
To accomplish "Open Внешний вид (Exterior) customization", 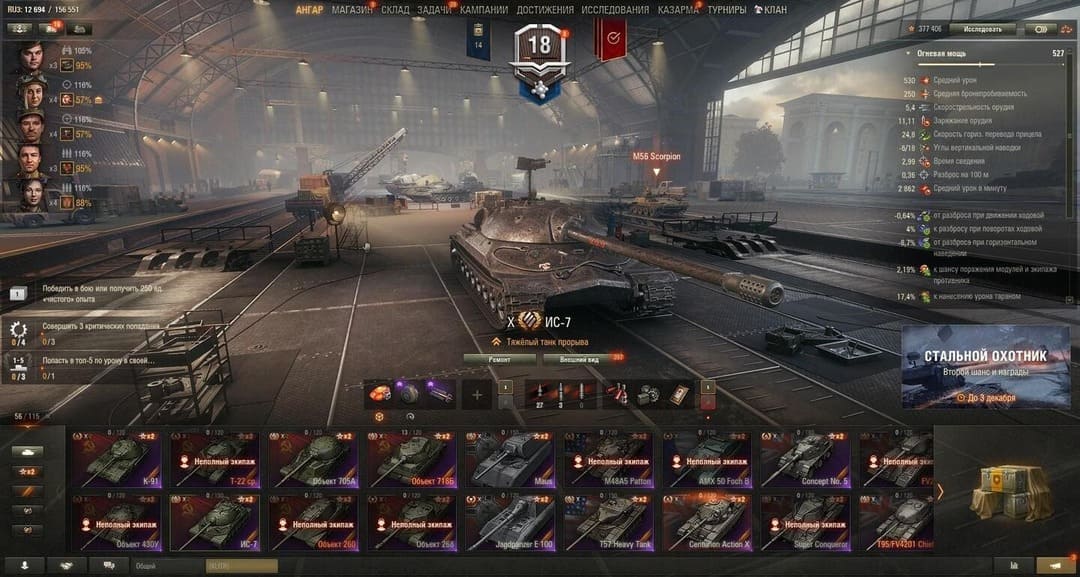I will [577, 358].
